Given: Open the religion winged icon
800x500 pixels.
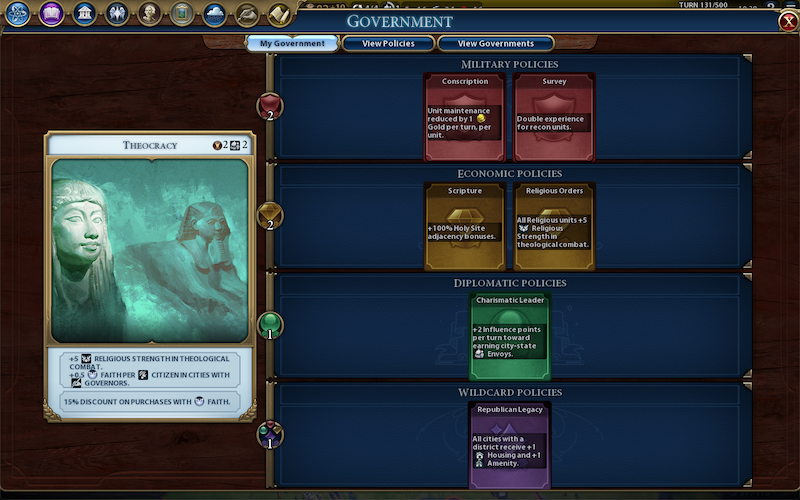Looking at the screenshot, I should 117,14.
